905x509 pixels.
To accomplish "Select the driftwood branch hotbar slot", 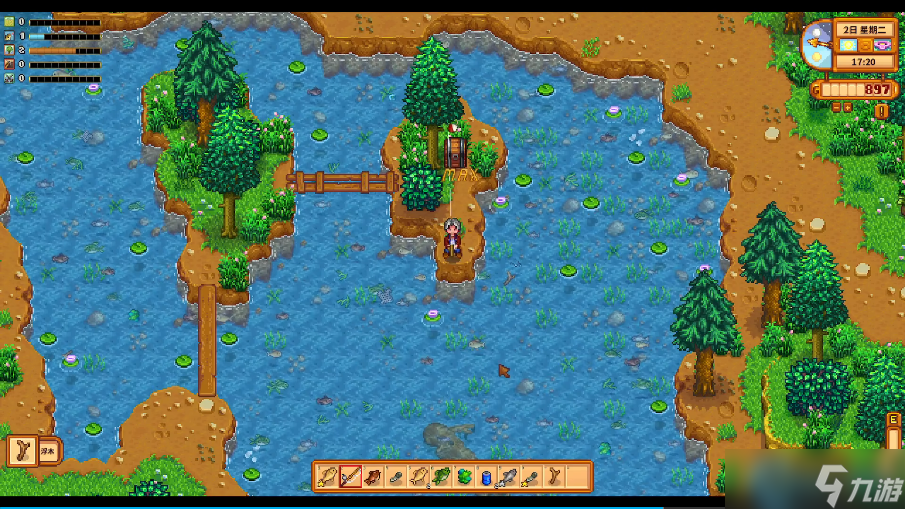I will click(x=555, y=477).
